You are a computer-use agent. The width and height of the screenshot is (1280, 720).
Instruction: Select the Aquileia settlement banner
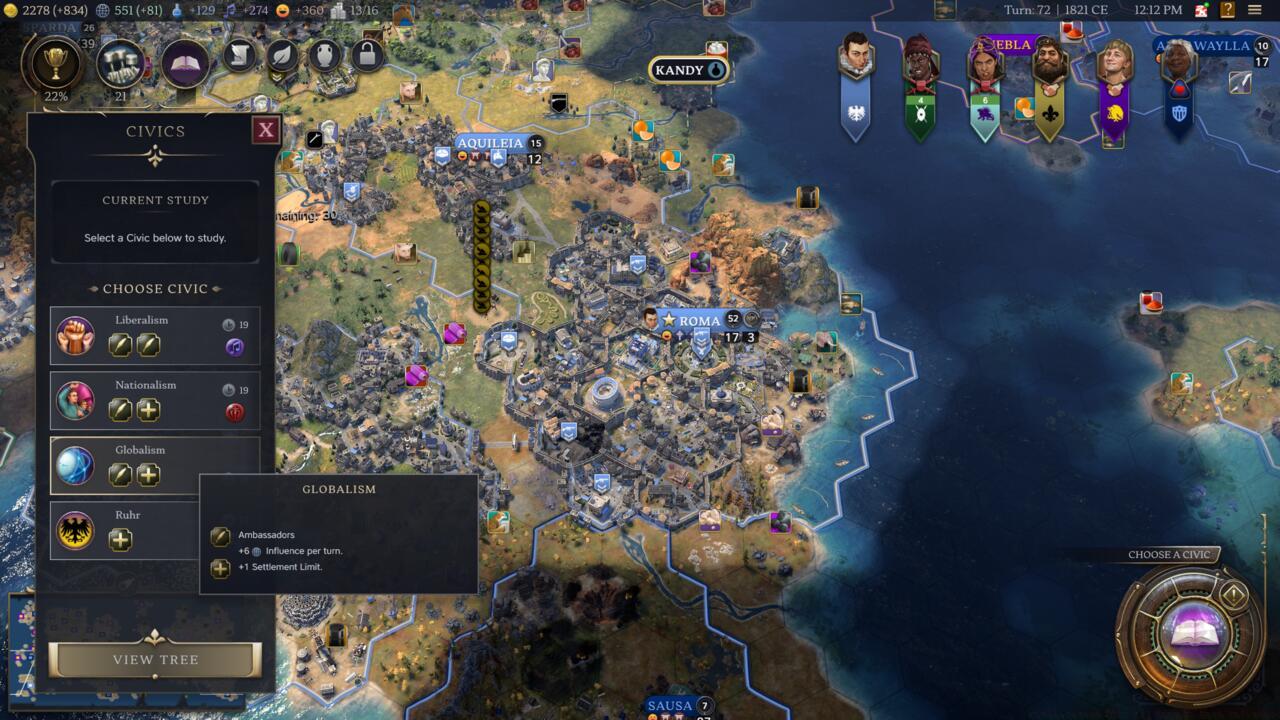(x=489, y=143)
